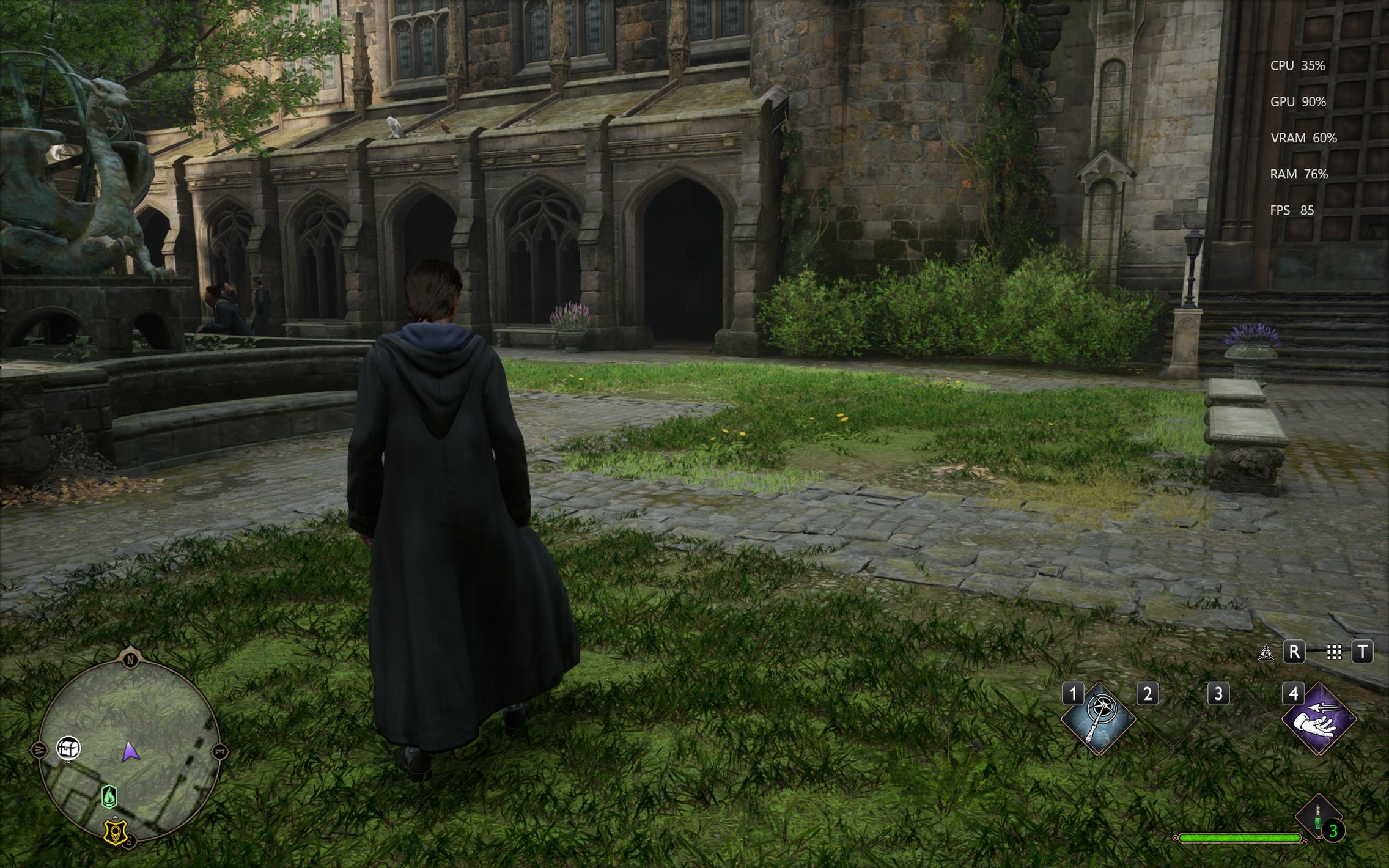Open the spell set grid icon

(1334, 653)
